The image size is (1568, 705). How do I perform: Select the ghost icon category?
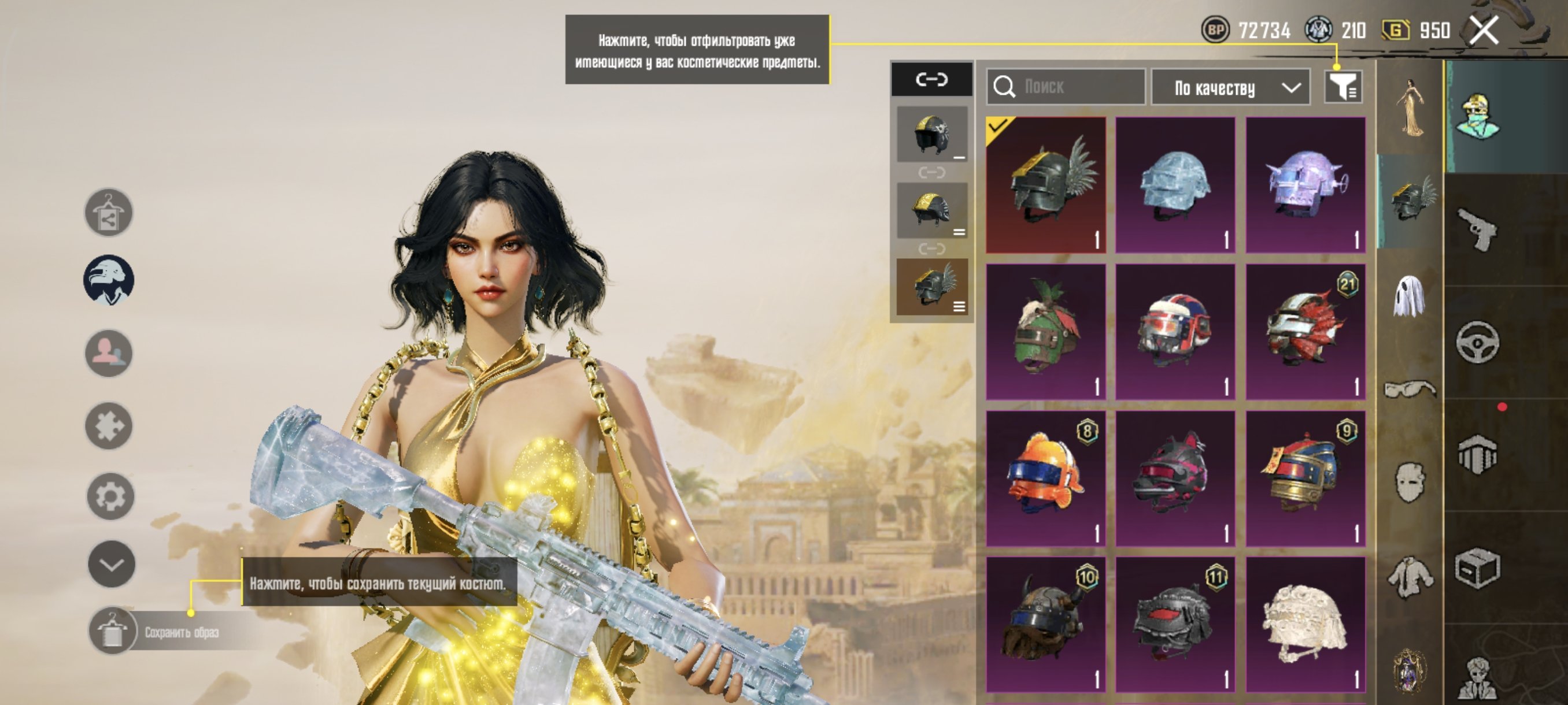(1410, 296)
